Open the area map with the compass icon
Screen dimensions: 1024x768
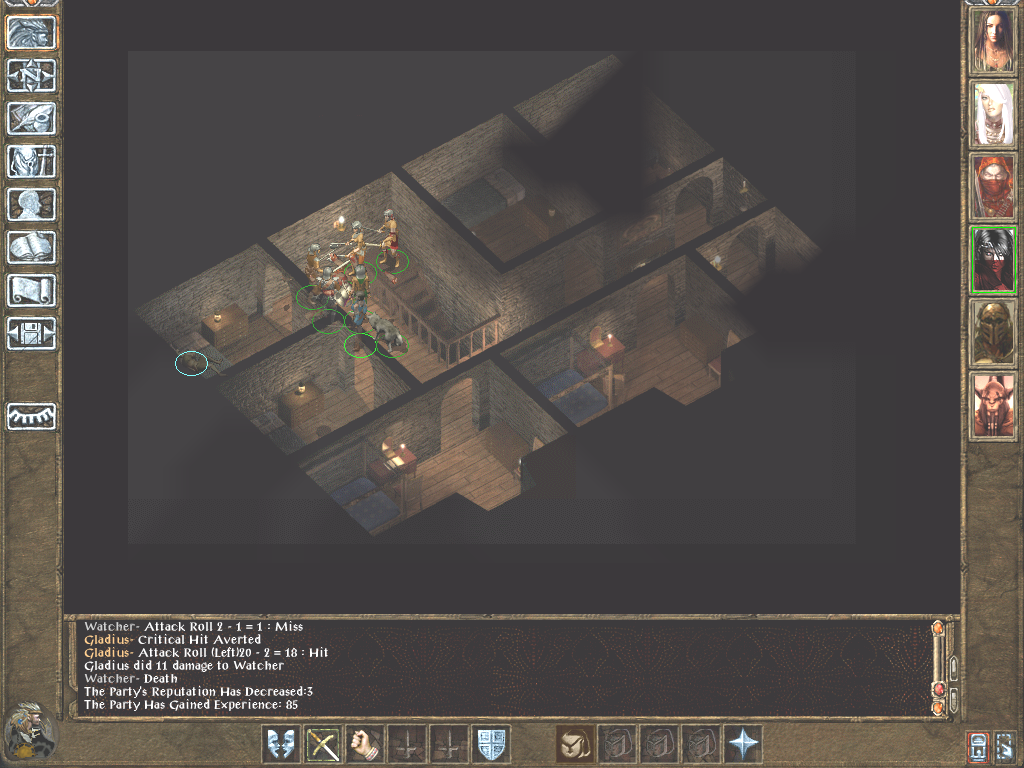click(x=32, y=76)
